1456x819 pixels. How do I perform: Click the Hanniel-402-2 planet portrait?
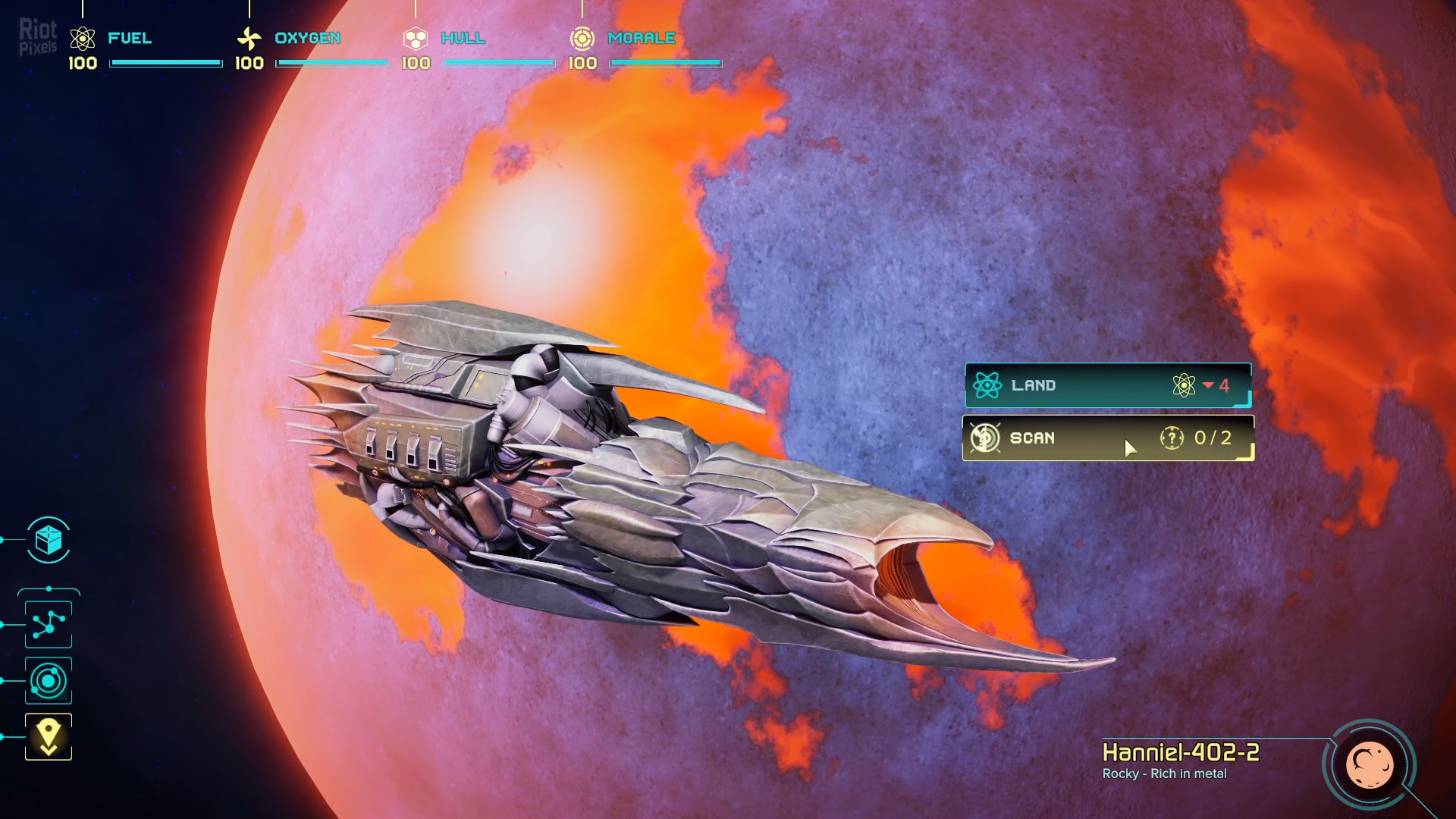pyautogui.click(x=1369, y=764)
